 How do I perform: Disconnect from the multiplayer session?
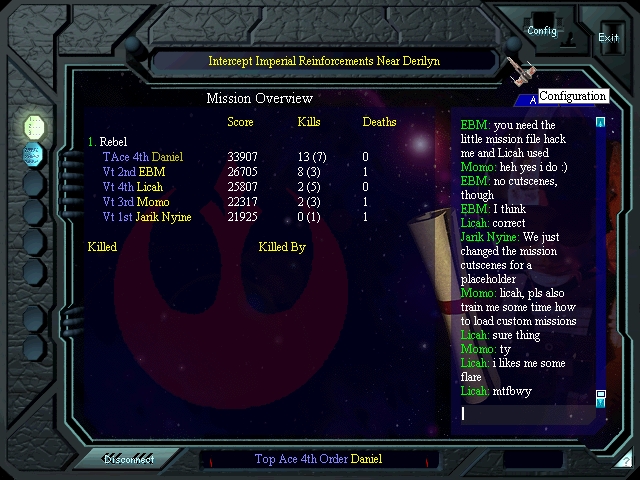pyautogui.click(x=130, y=460)
